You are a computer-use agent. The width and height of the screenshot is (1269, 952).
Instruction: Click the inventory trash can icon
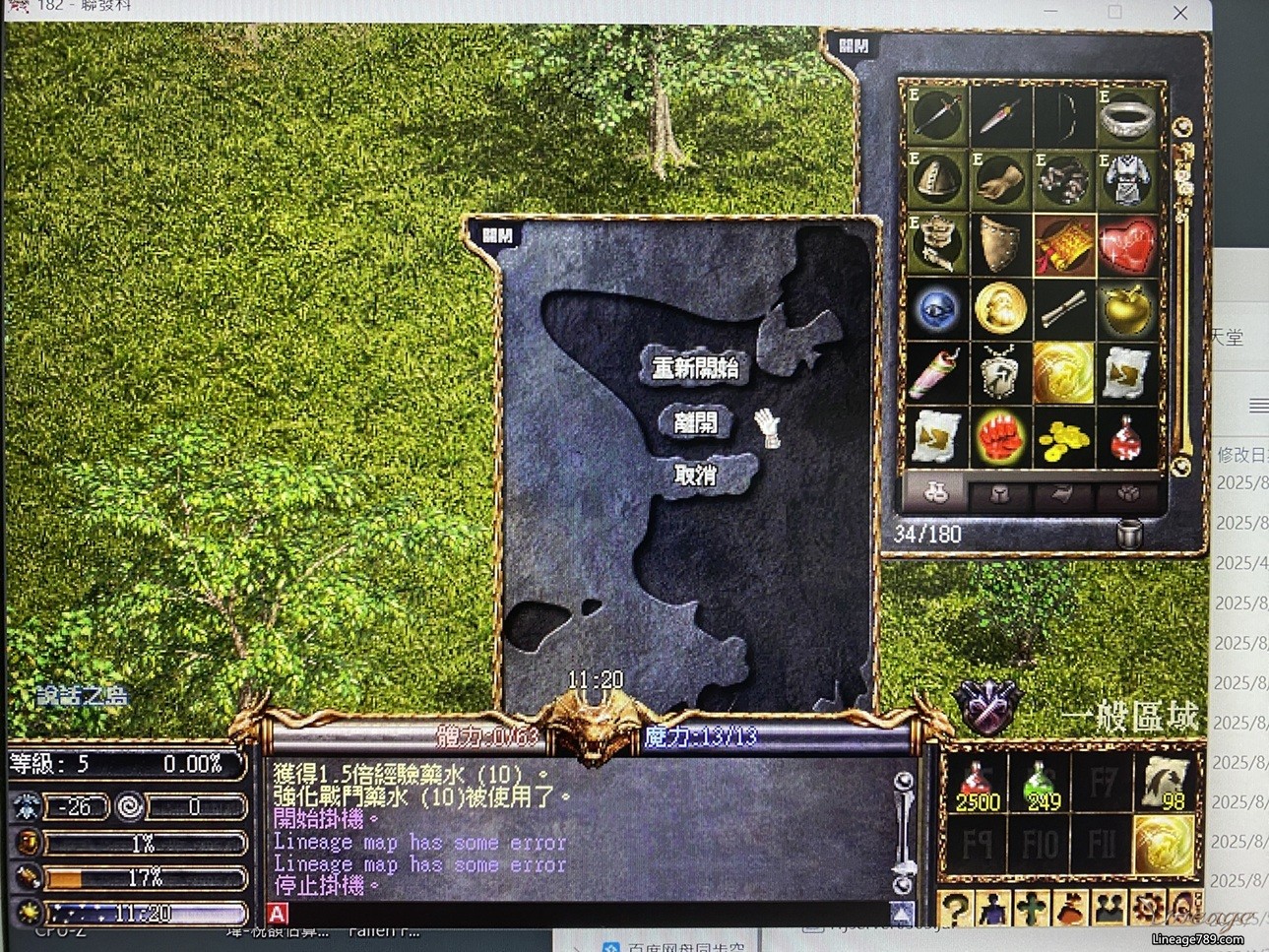tap(1130, 534)
